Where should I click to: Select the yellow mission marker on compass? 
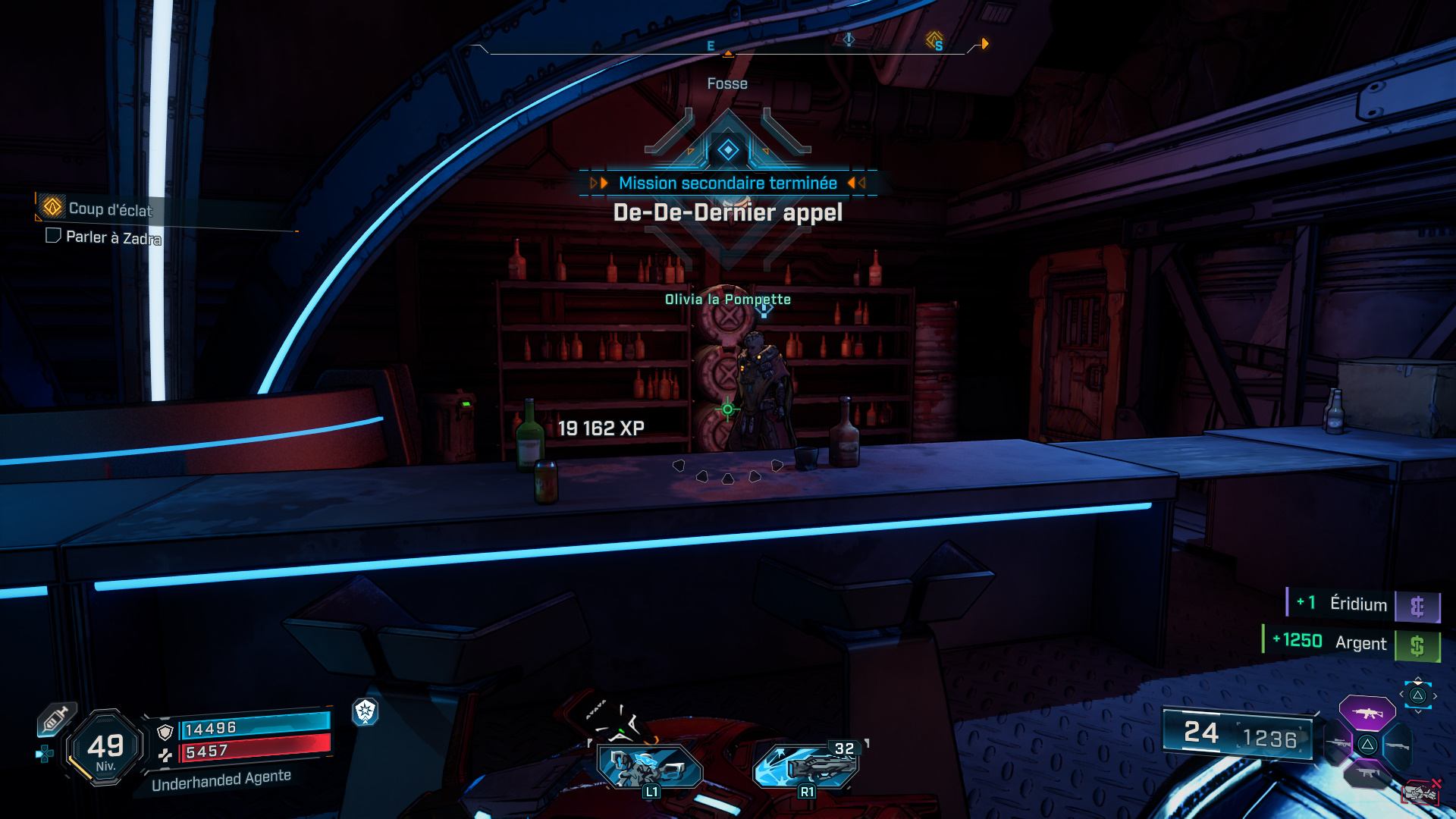click(x=934, y=39)
